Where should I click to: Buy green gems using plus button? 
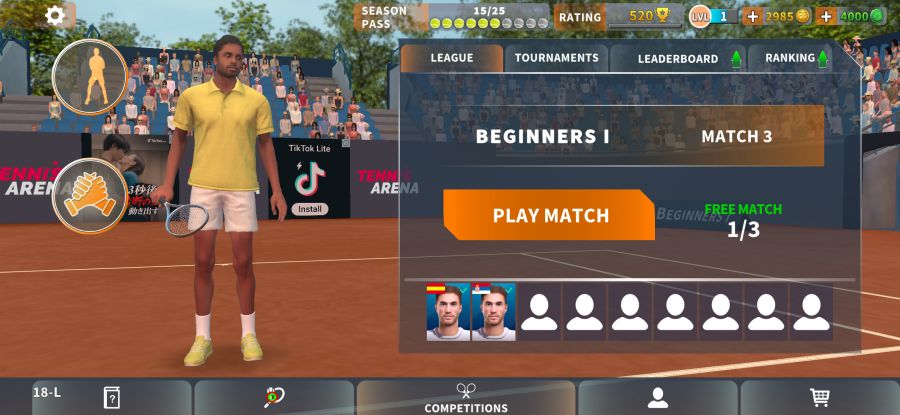click(x=826, y=16)
